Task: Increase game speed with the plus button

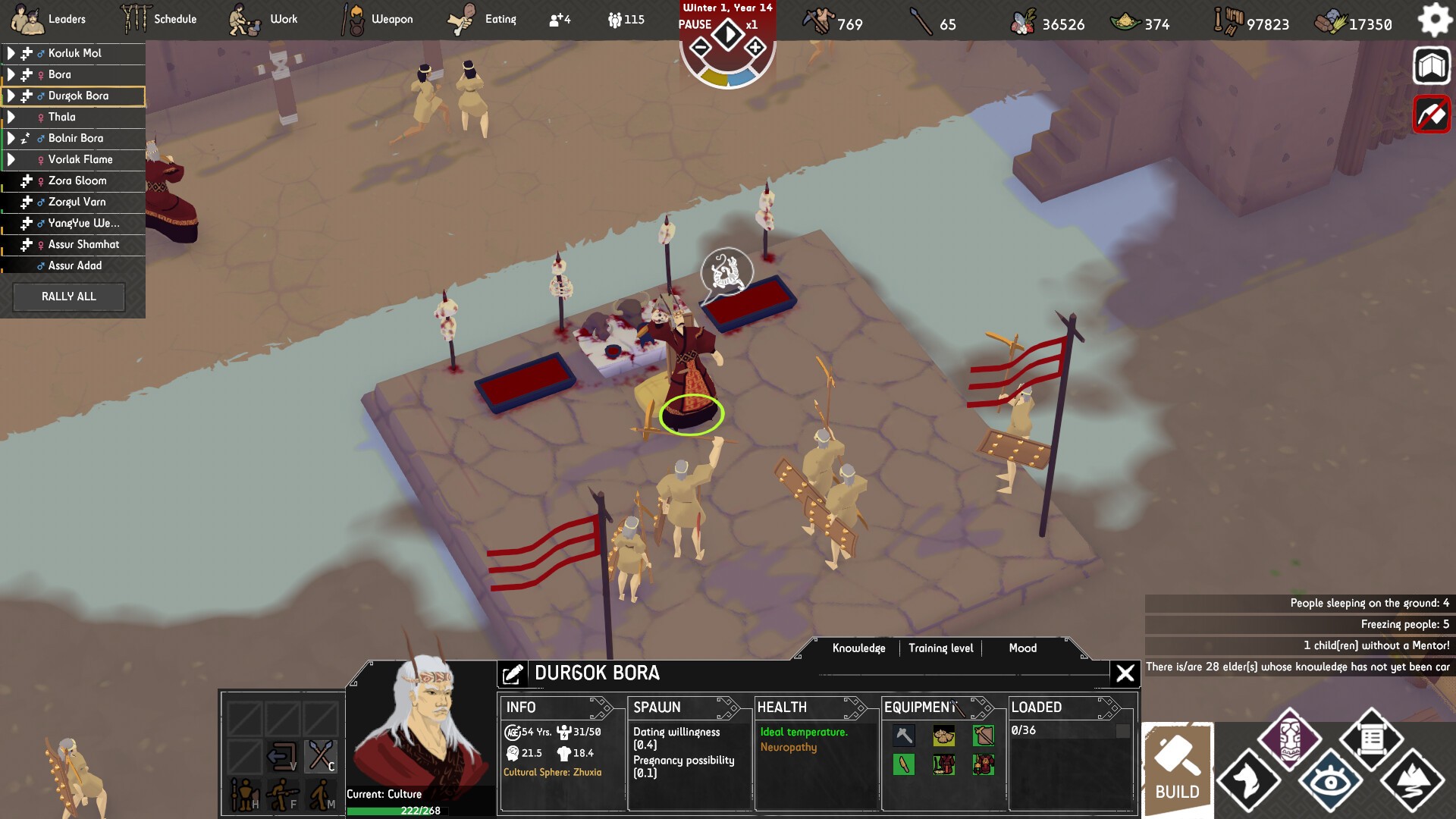Action: click(x=755, y=49)
